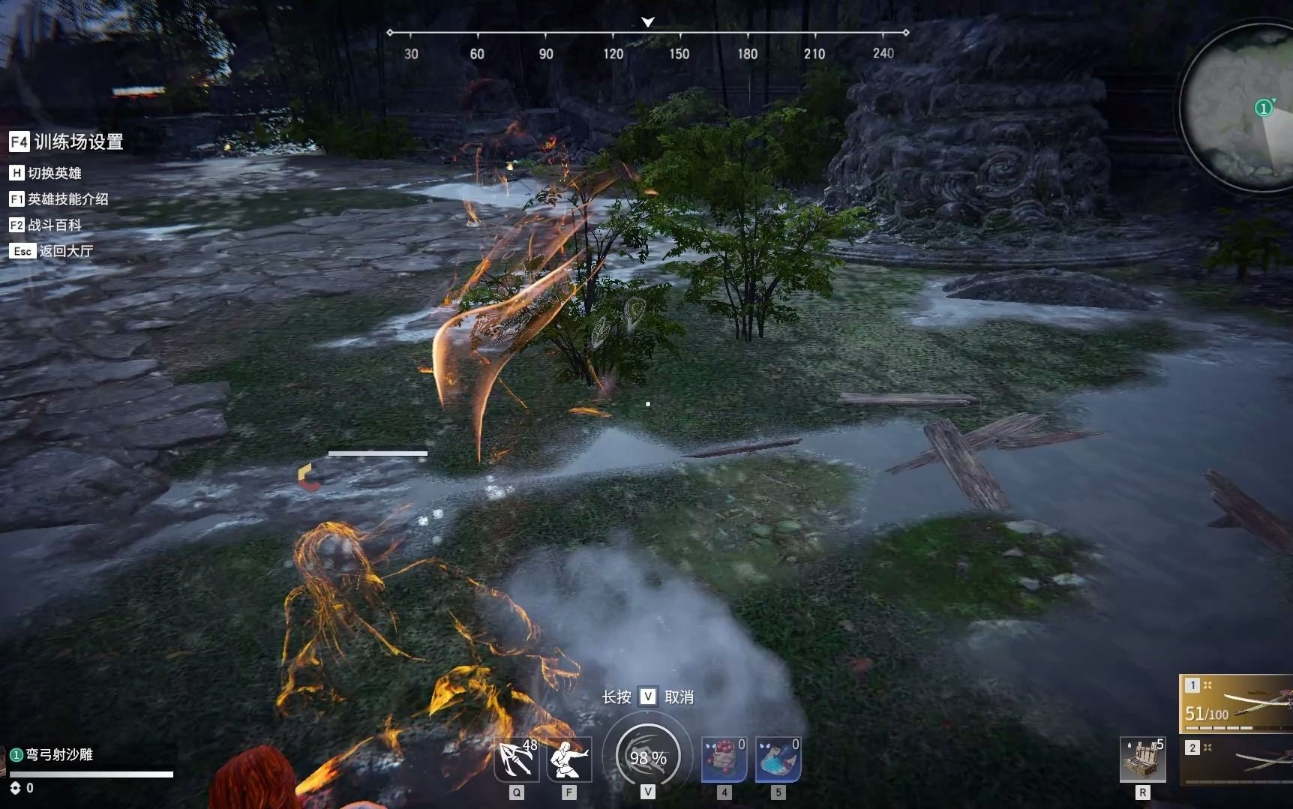Toggle the V cancel prompt labeled 取消
Viewport: 1293px width, 809px height.
tap(647, 695)
